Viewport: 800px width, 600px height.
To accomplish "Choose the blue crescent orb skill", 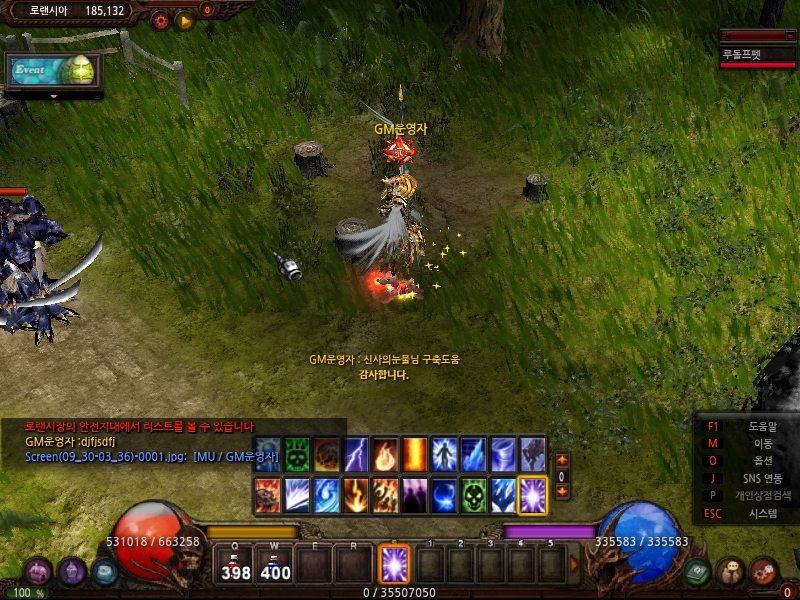I will (x=443, y=495).
